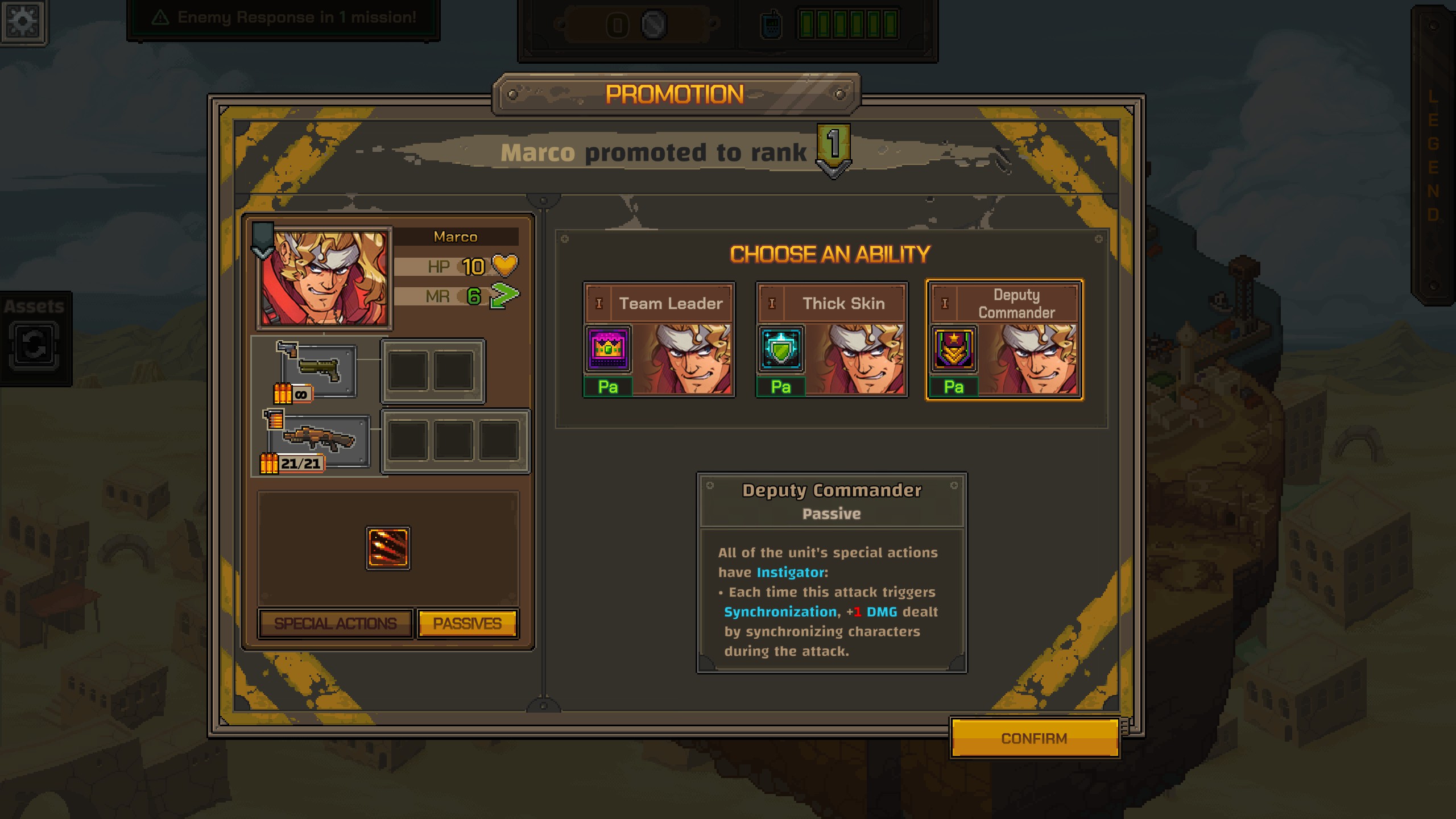Confirm the promotion ability choice

click(1034, 738)
